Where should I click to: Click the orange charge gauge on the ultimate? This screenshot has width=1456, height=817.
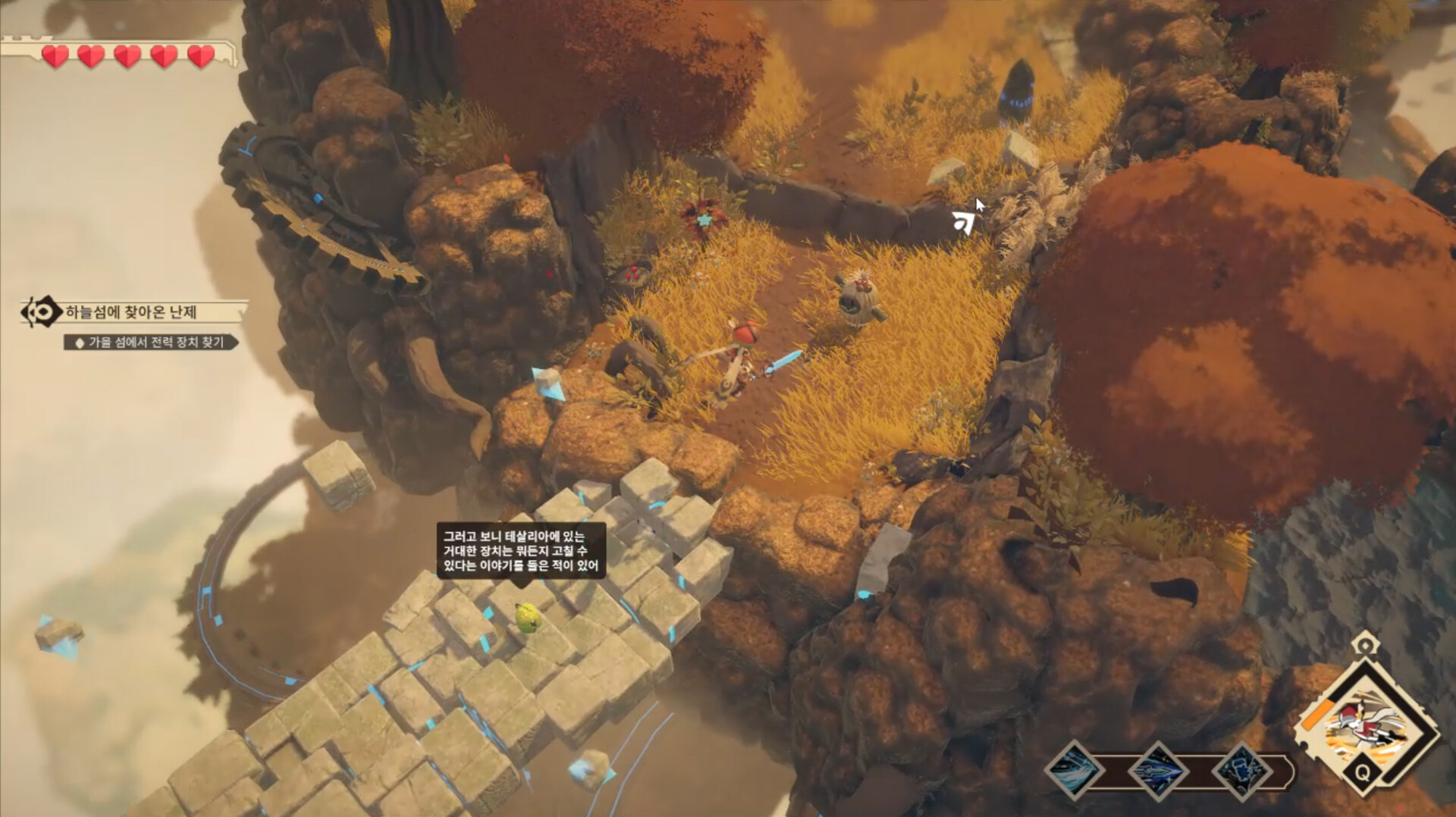point(1316,713)
